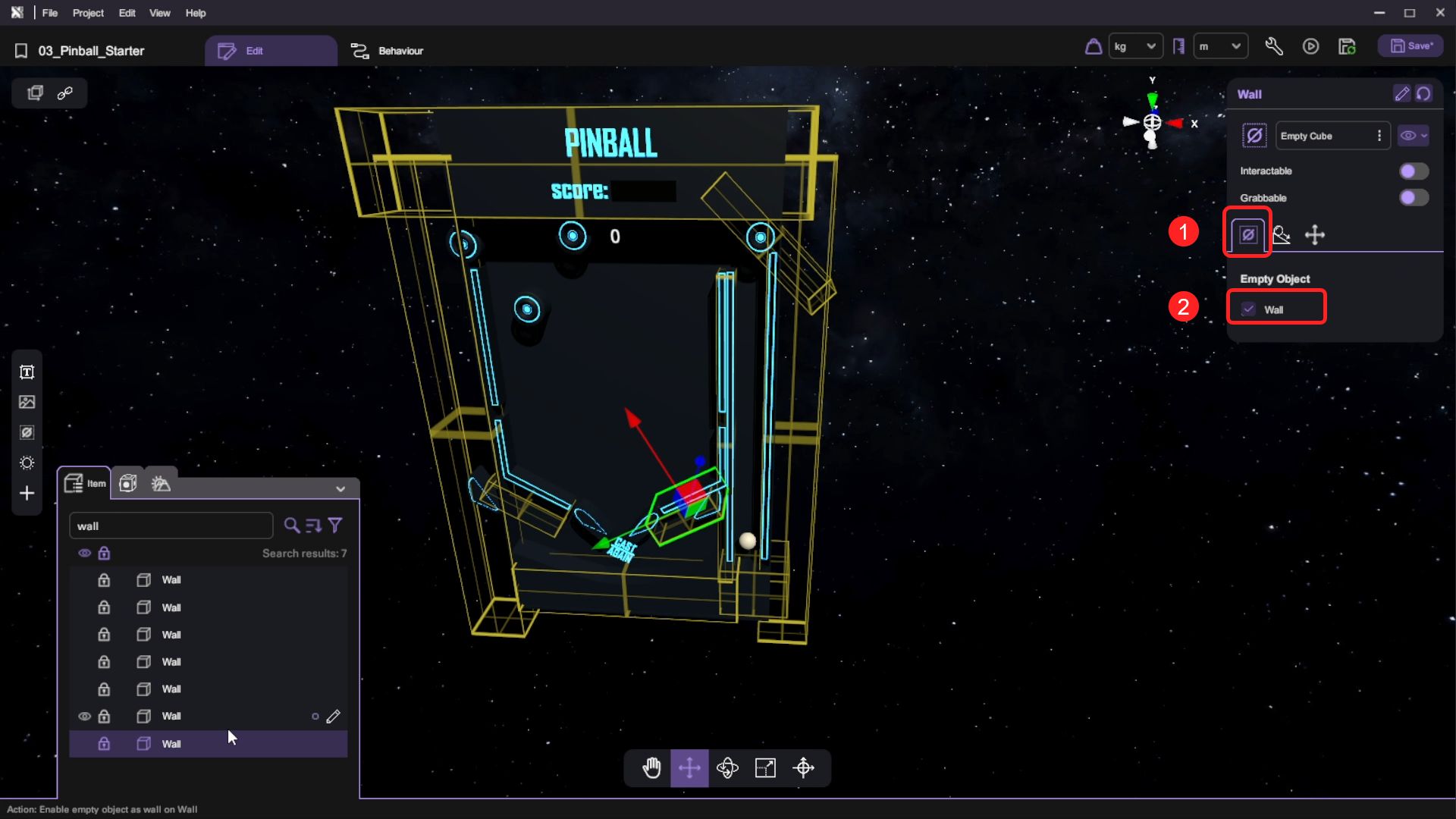
Task: Collapse the item panel with the chevron
Action: (x=340, y=489)
